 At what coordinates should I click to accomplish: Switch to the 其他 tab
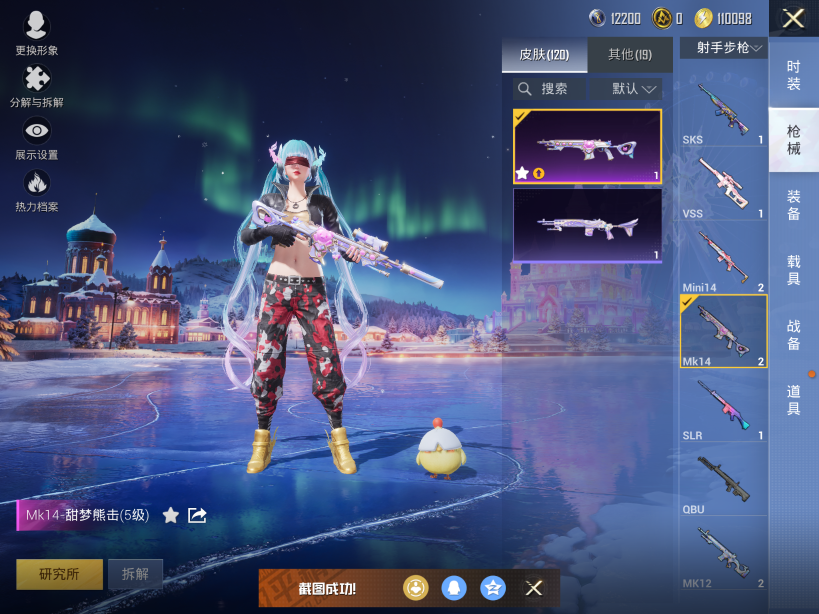click(630, 54)
